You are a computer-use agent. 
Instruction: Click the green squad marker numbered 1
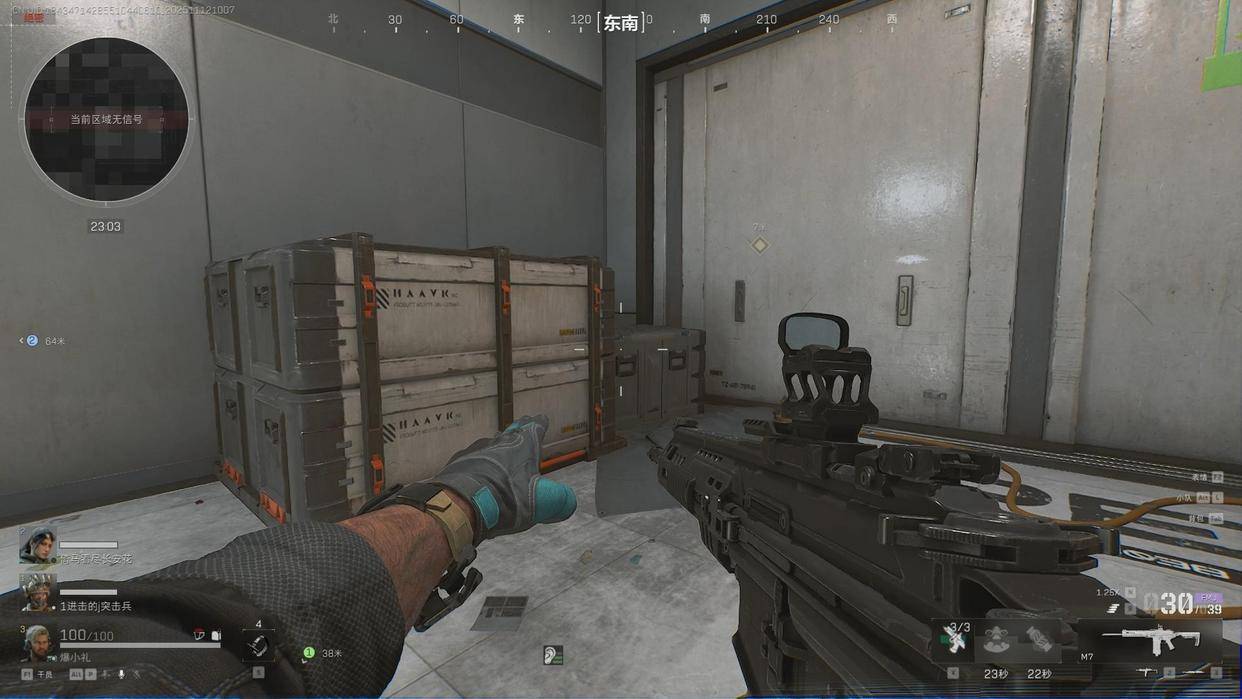(309, 653)
